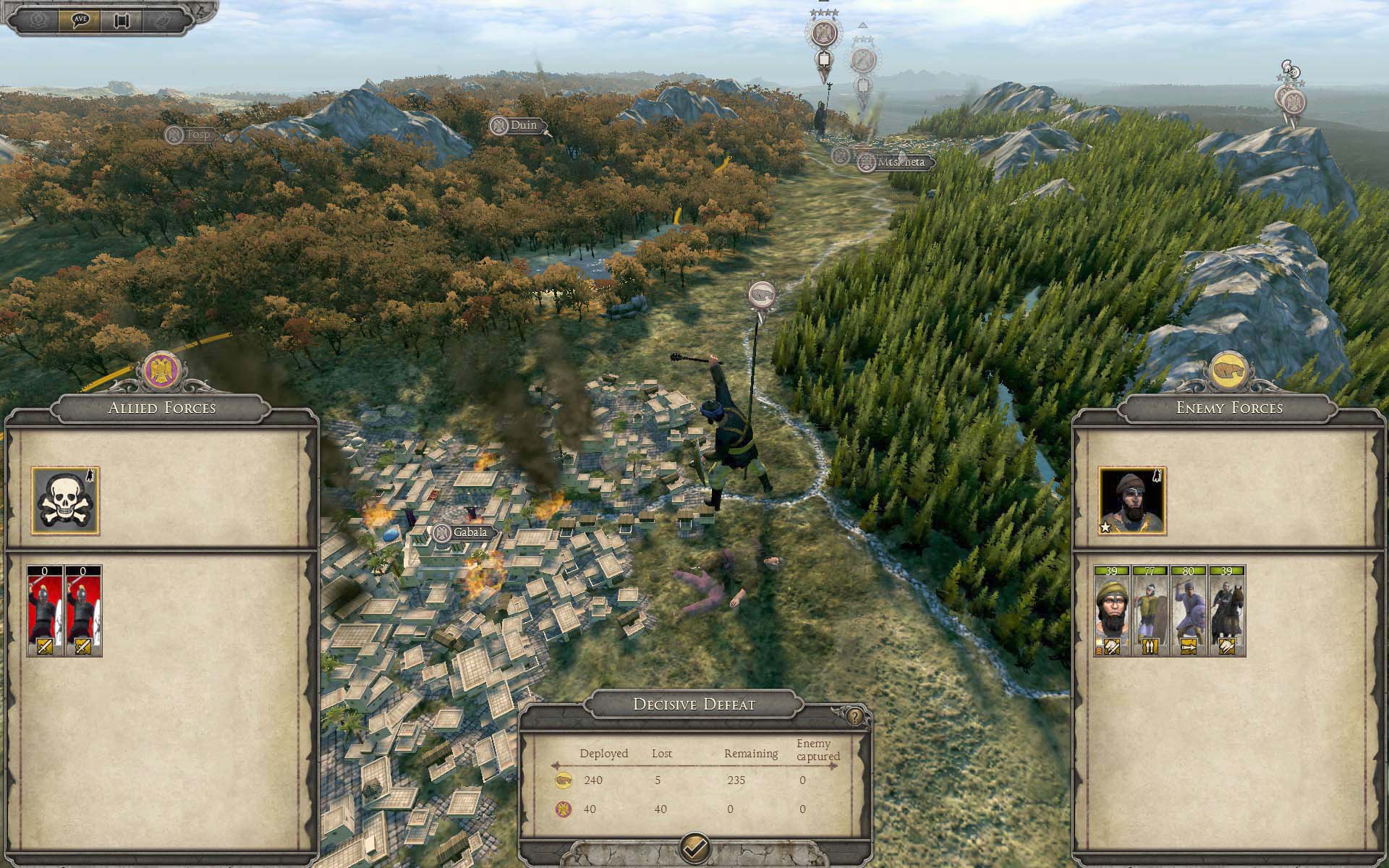Open the scroll icon in the top toolbar

(121, 20)
